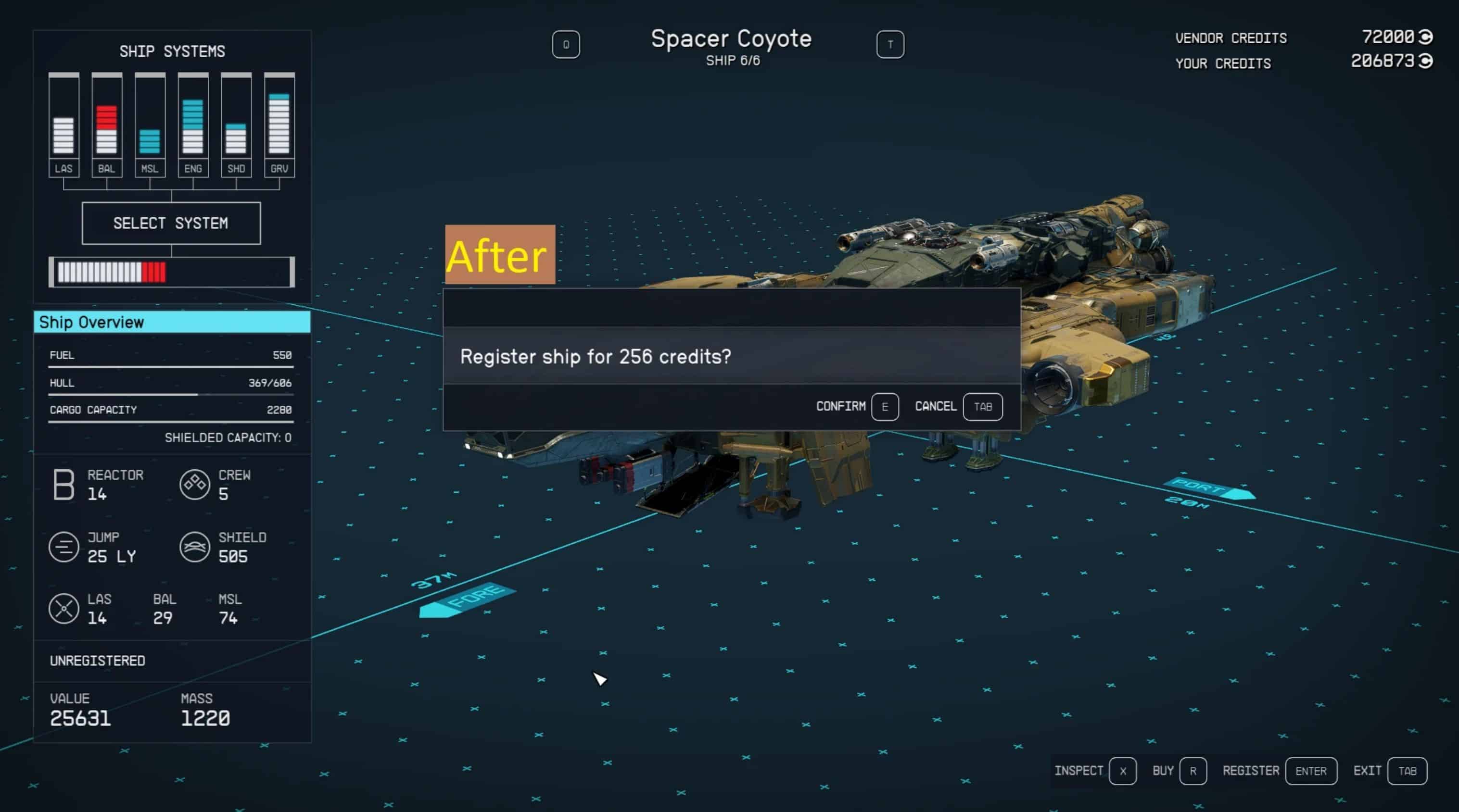Image resolution: width=1459 pixels, height=812 pixels.
Task: Open the Ship Overview panel header
Action: point(172,322)
